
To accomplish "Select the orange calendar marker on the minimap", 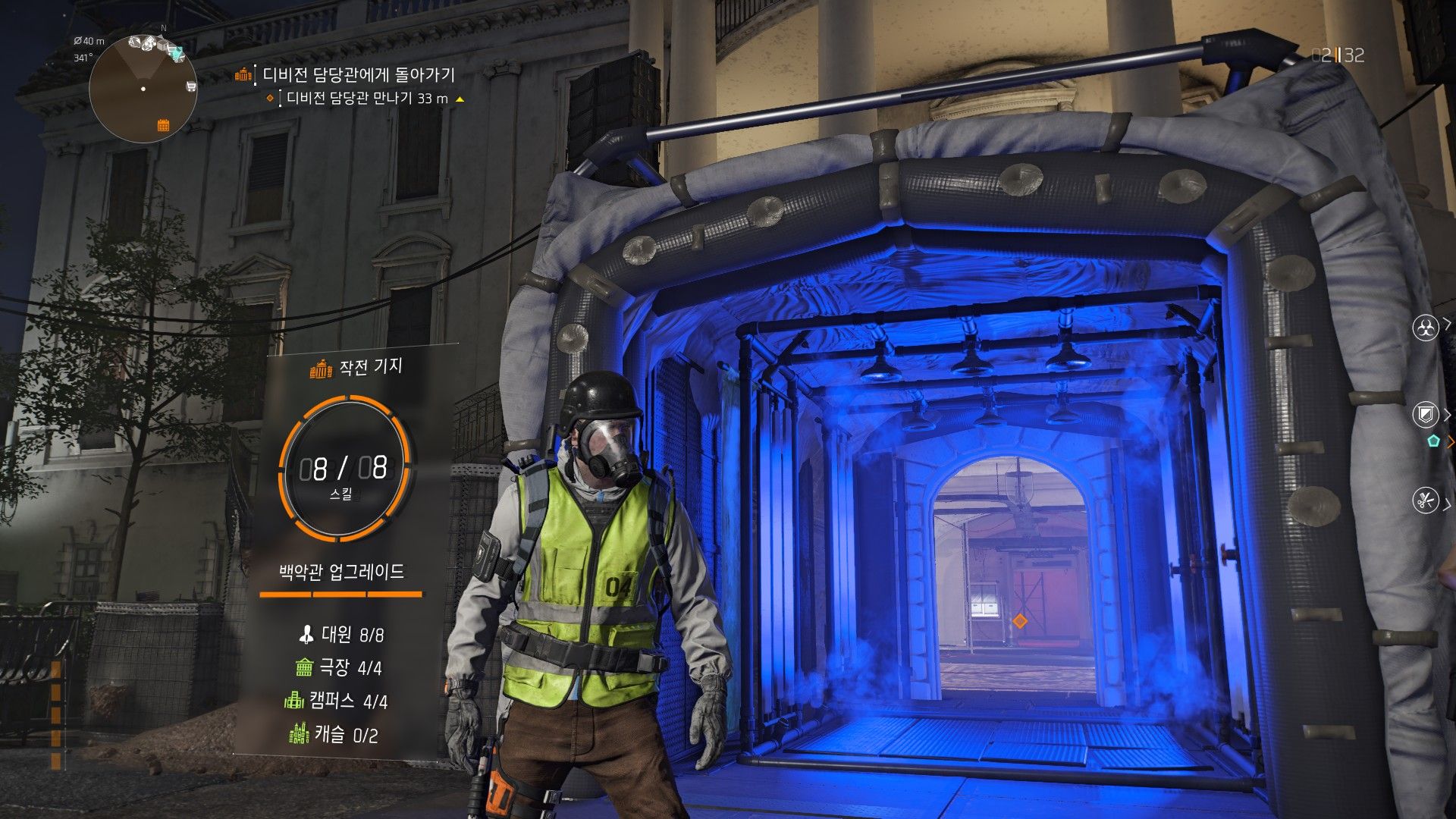I will [163, 125].
